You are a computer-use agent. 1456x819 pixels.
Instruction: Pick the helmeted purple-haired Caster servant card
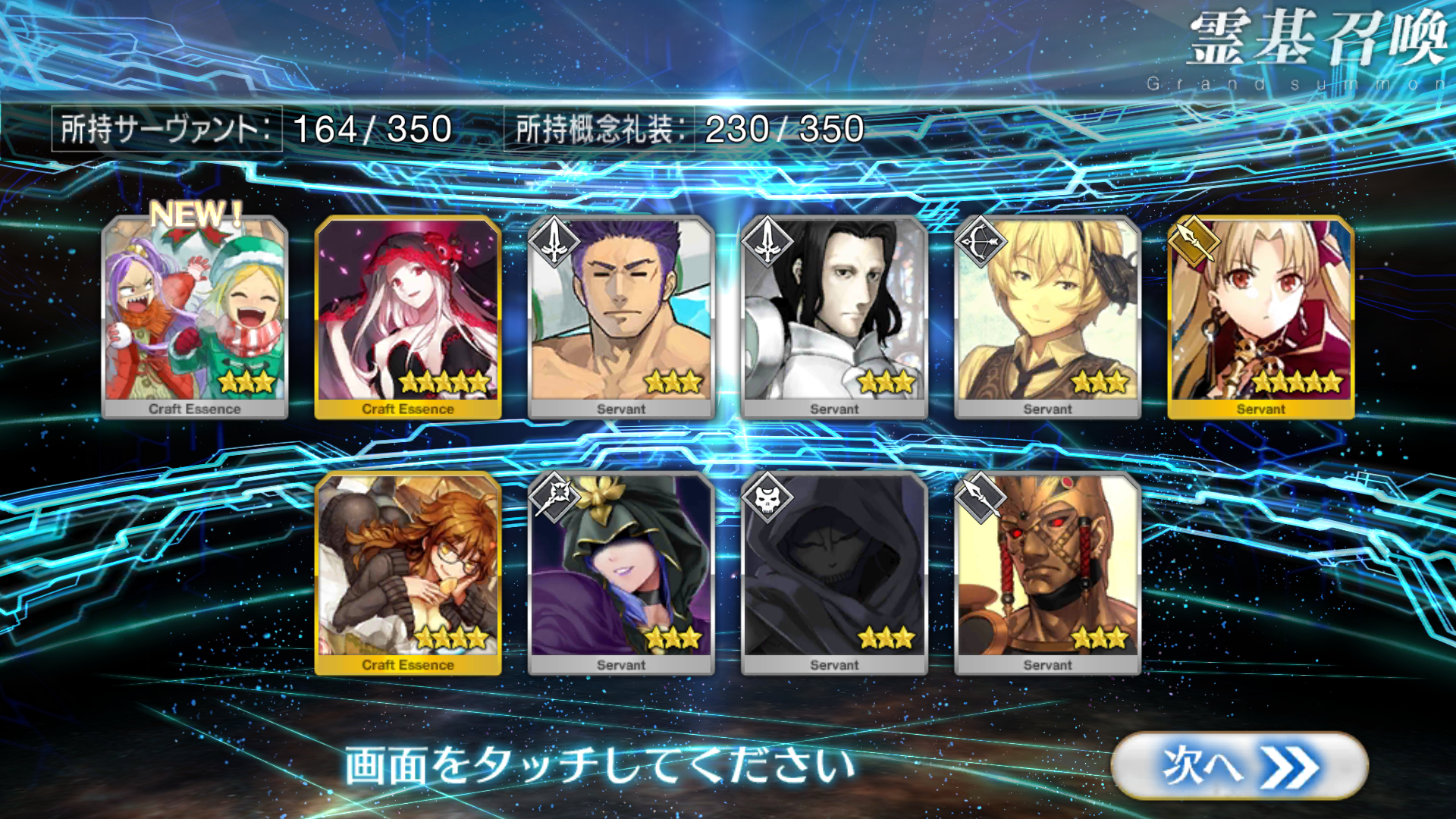[x=621, y=573]
